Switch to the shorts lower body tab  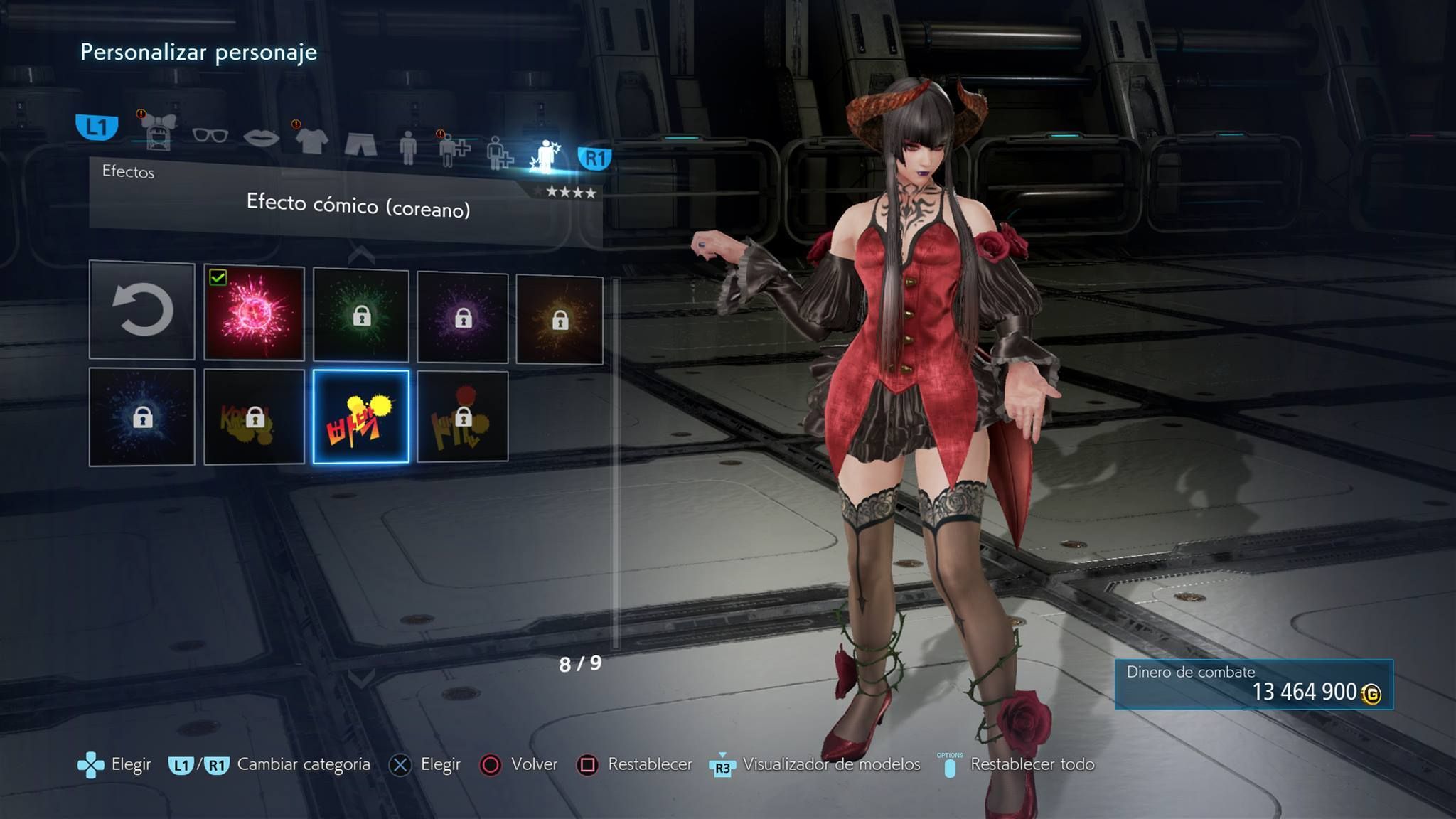coord(360,144)
